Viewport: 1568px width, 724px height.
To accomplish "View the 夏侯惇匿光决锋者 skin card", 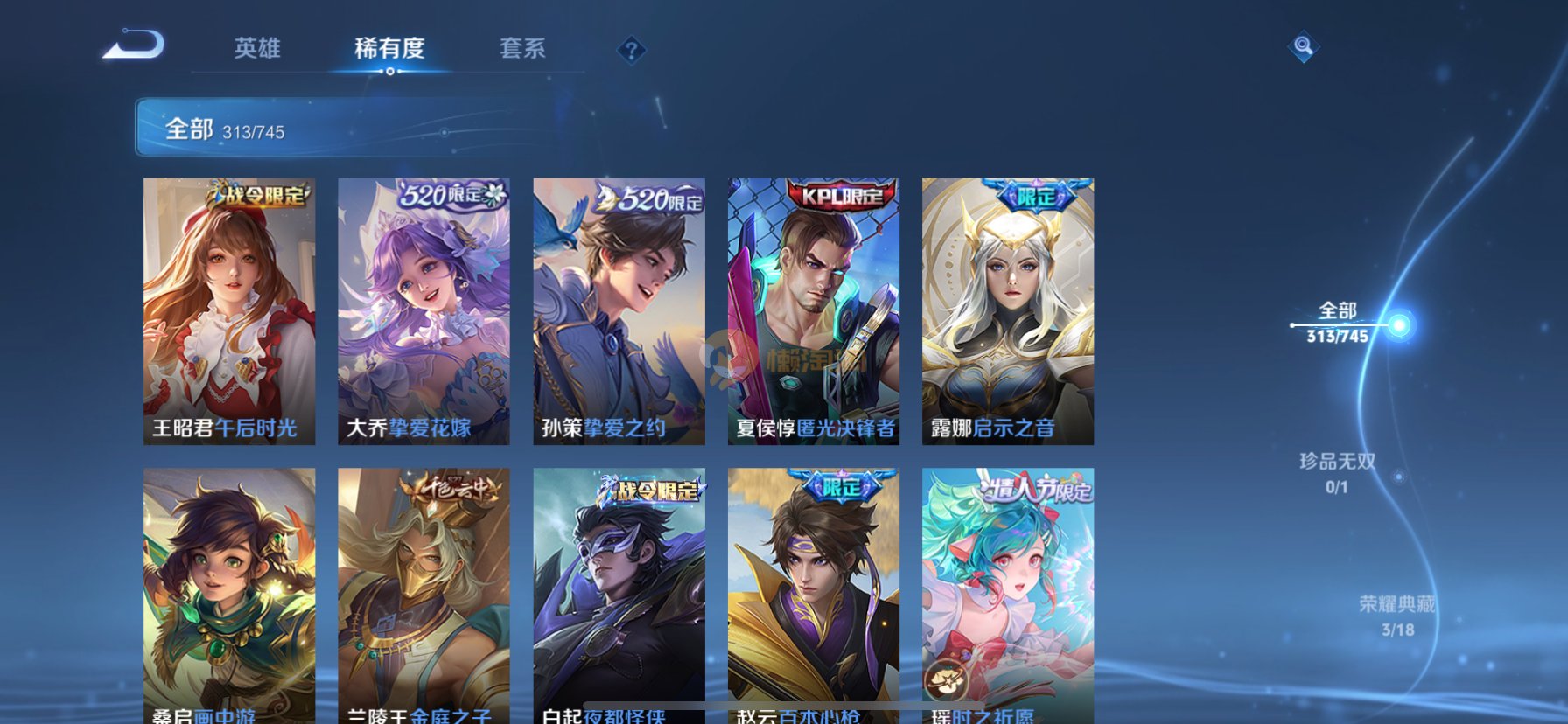I will (x=813, y=311).
